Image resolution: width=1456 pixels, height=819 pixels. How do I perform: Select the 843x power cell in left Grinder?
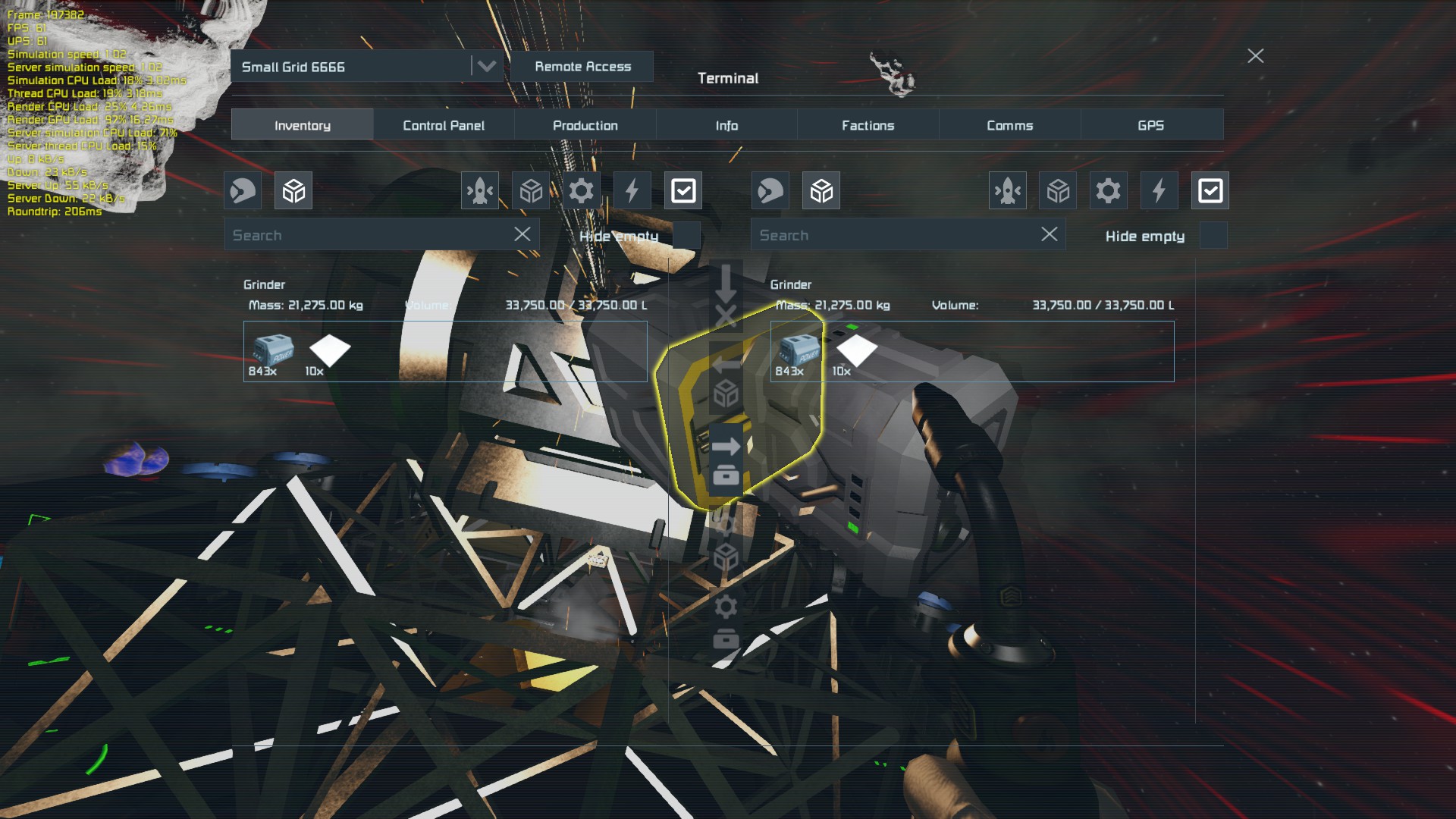271,352
